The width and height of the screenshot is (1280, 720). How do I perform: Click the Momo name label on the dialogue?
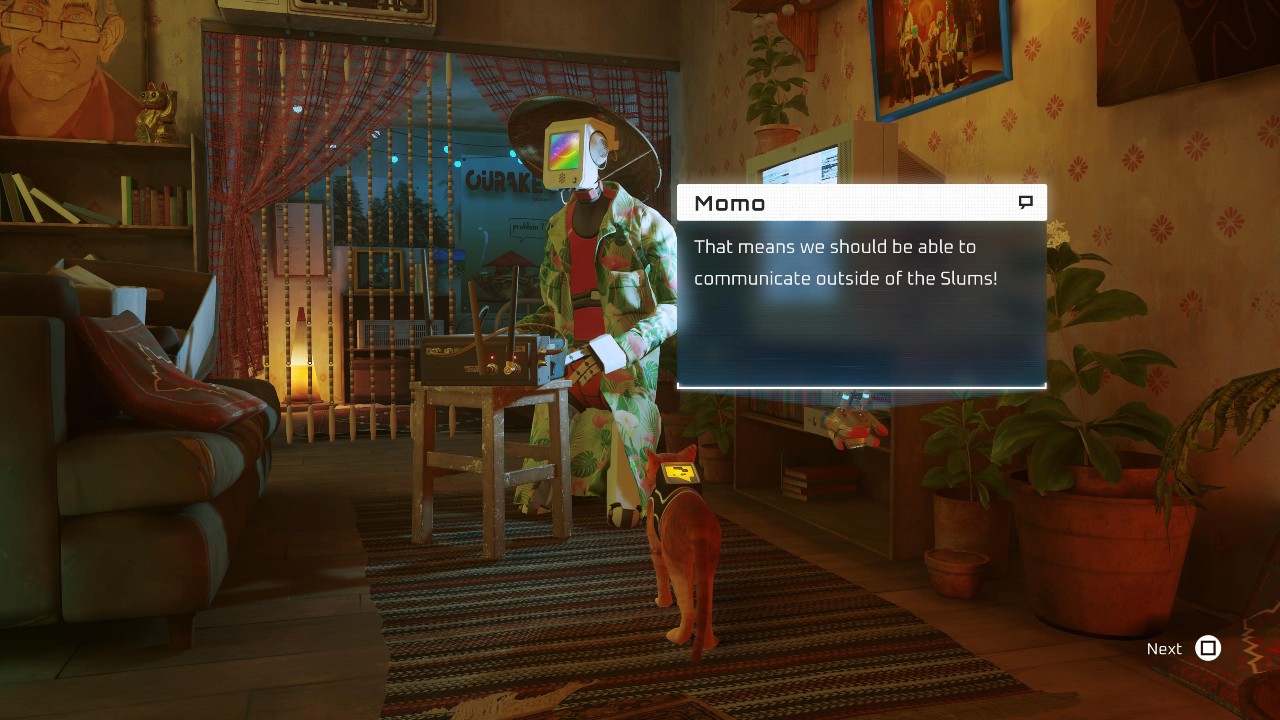tap(730, 203)
